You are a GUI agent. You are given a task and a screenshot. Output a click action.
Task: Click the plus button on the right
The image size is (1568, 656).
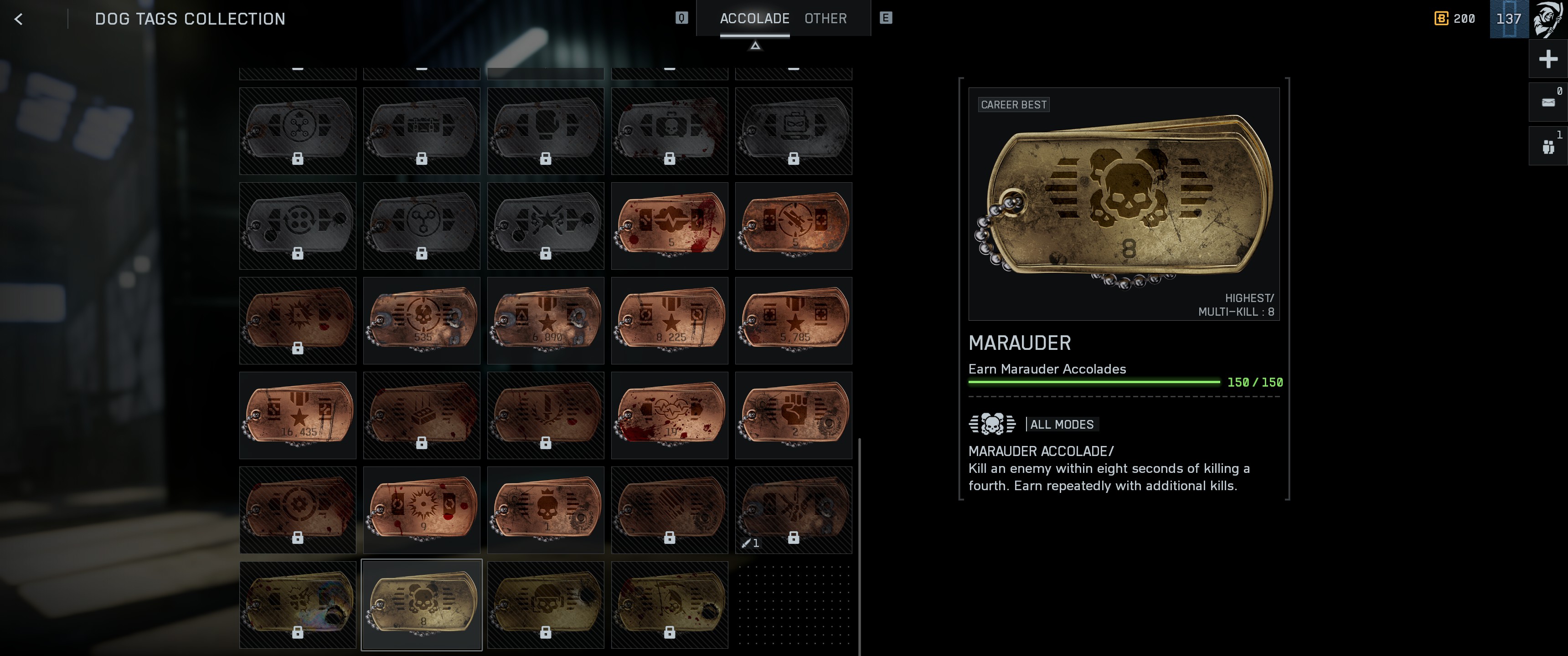[1548, 59]
